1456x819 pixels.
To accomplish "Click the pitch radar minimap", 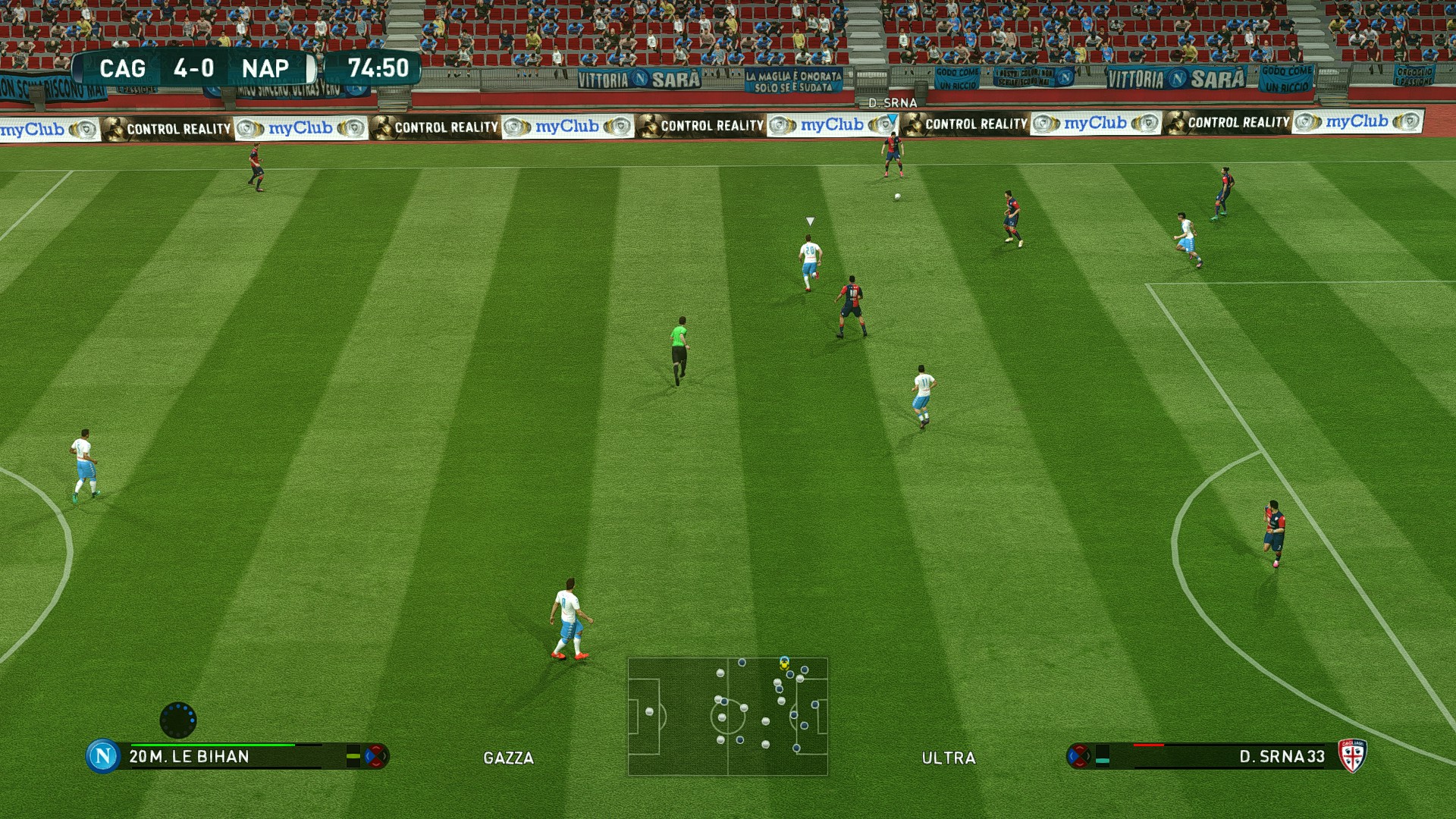I will click(x=727, y=717).
